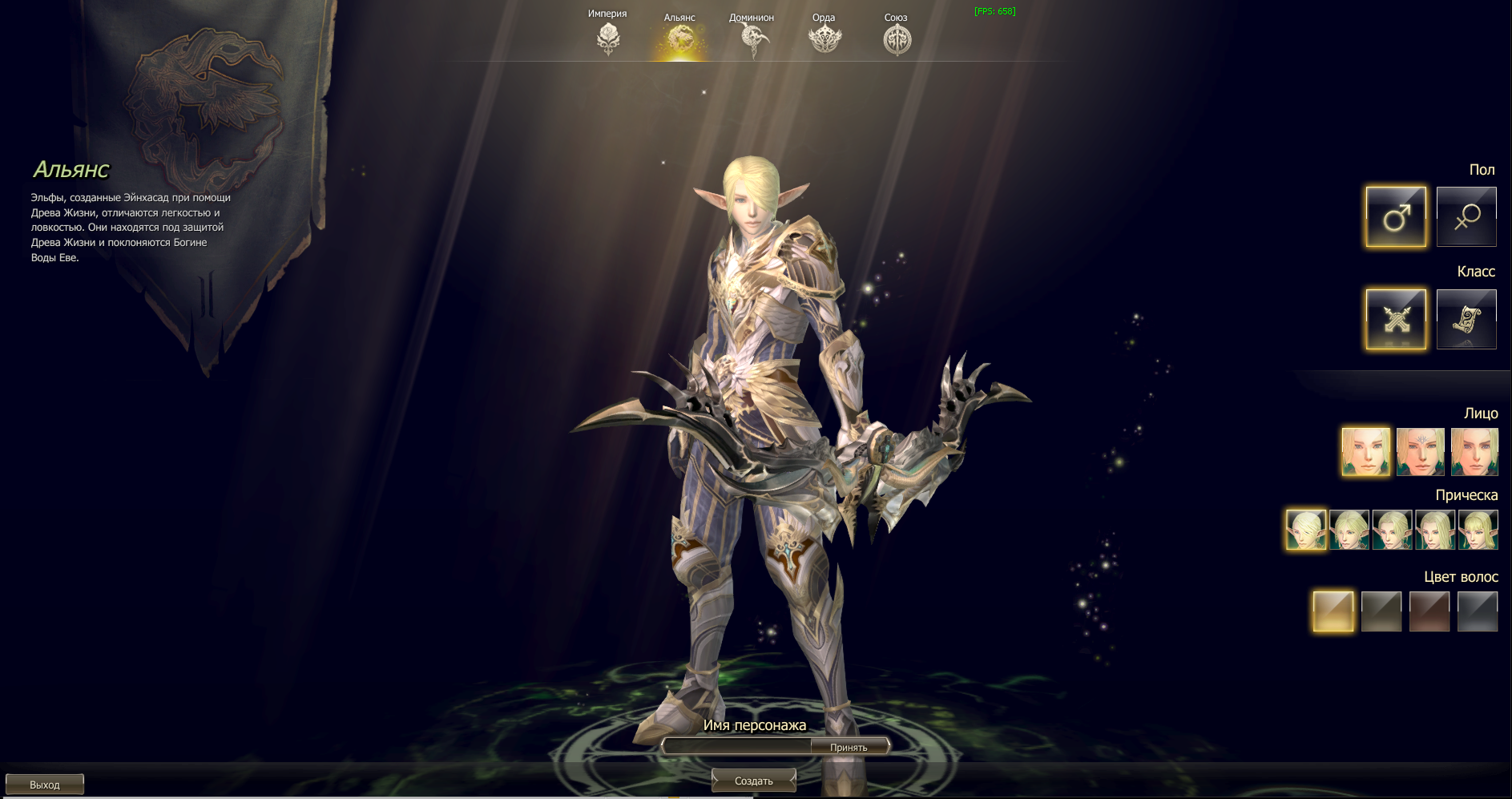Choose the scroll mage class
Screen dimensions: 1512x799
pos(1466,319)
